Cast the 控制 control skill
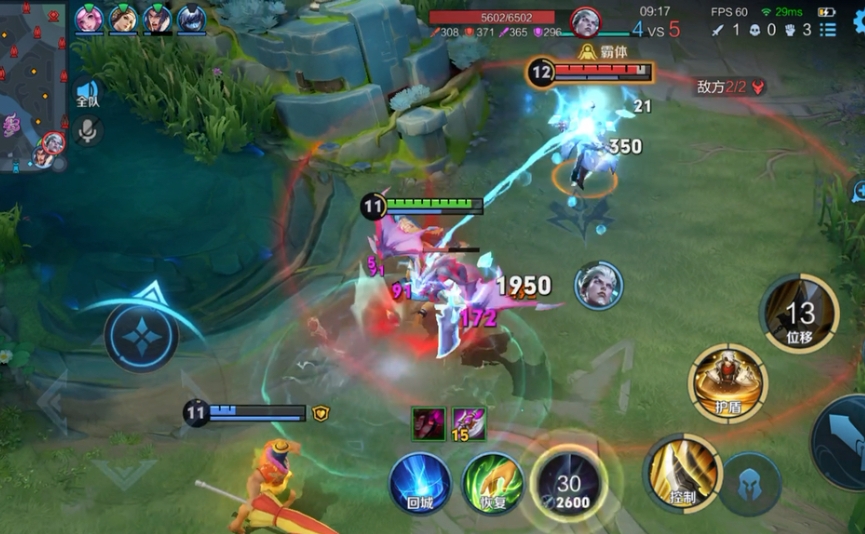This screenshot has width=865, height=534. click(682, 472)
